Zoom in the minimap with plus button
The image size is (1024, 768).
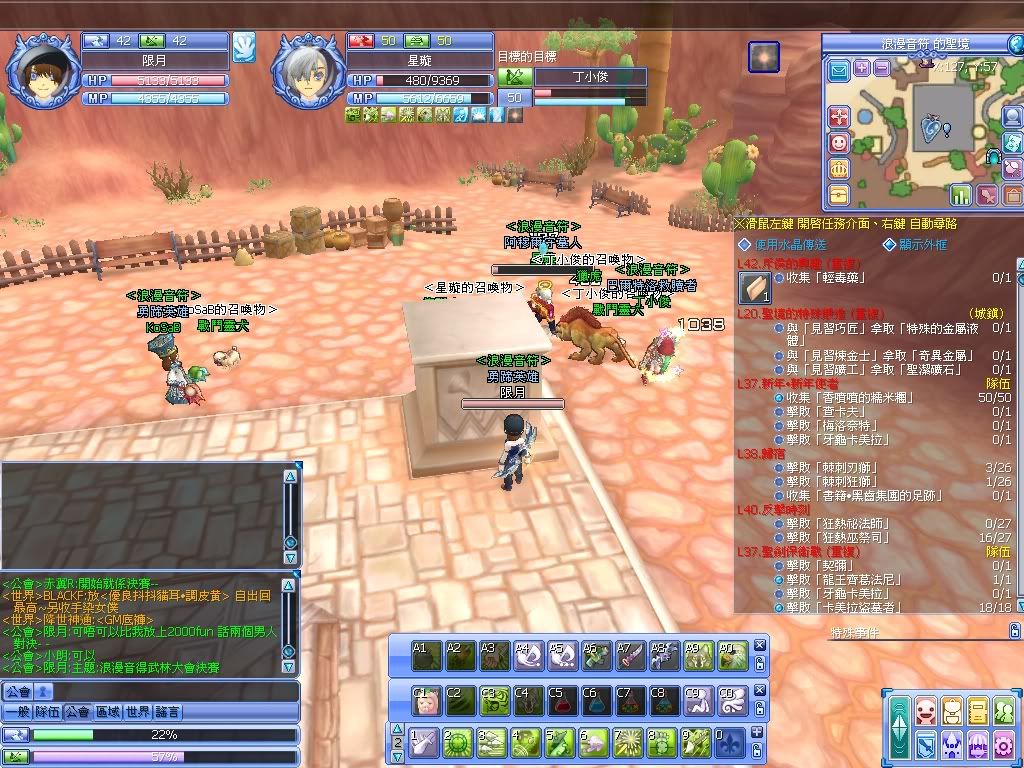click(x=862, y=68)
